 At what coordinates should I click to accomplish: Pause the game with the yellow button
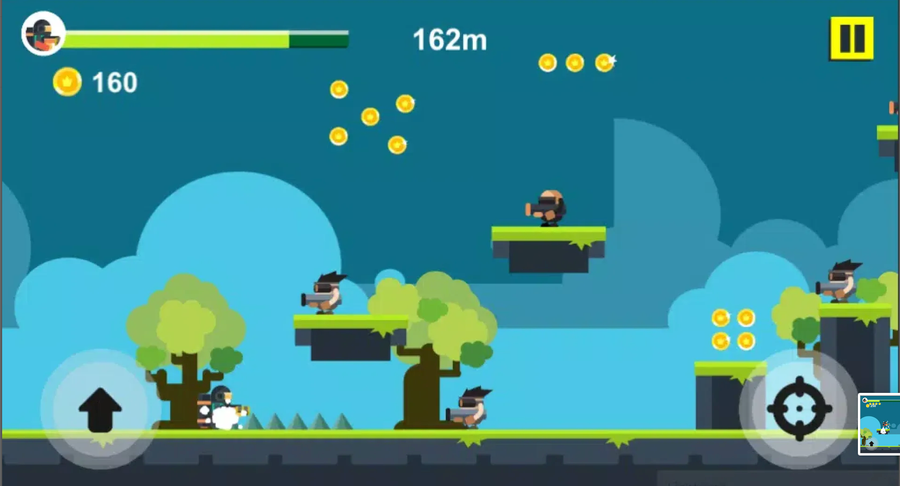pyautogui.click(x=851, y=39)
